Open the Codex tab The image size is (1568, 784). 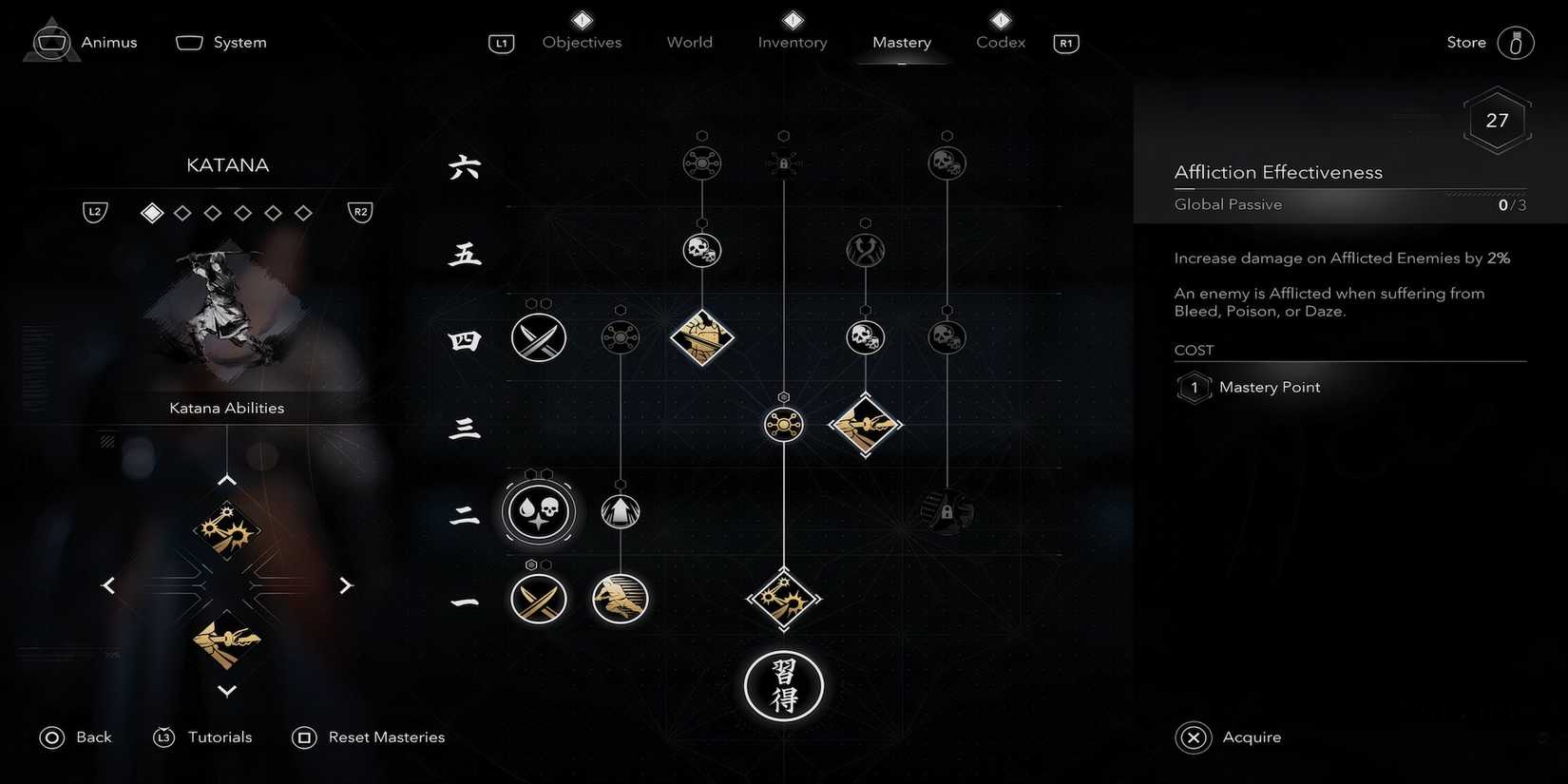[999, 42]
